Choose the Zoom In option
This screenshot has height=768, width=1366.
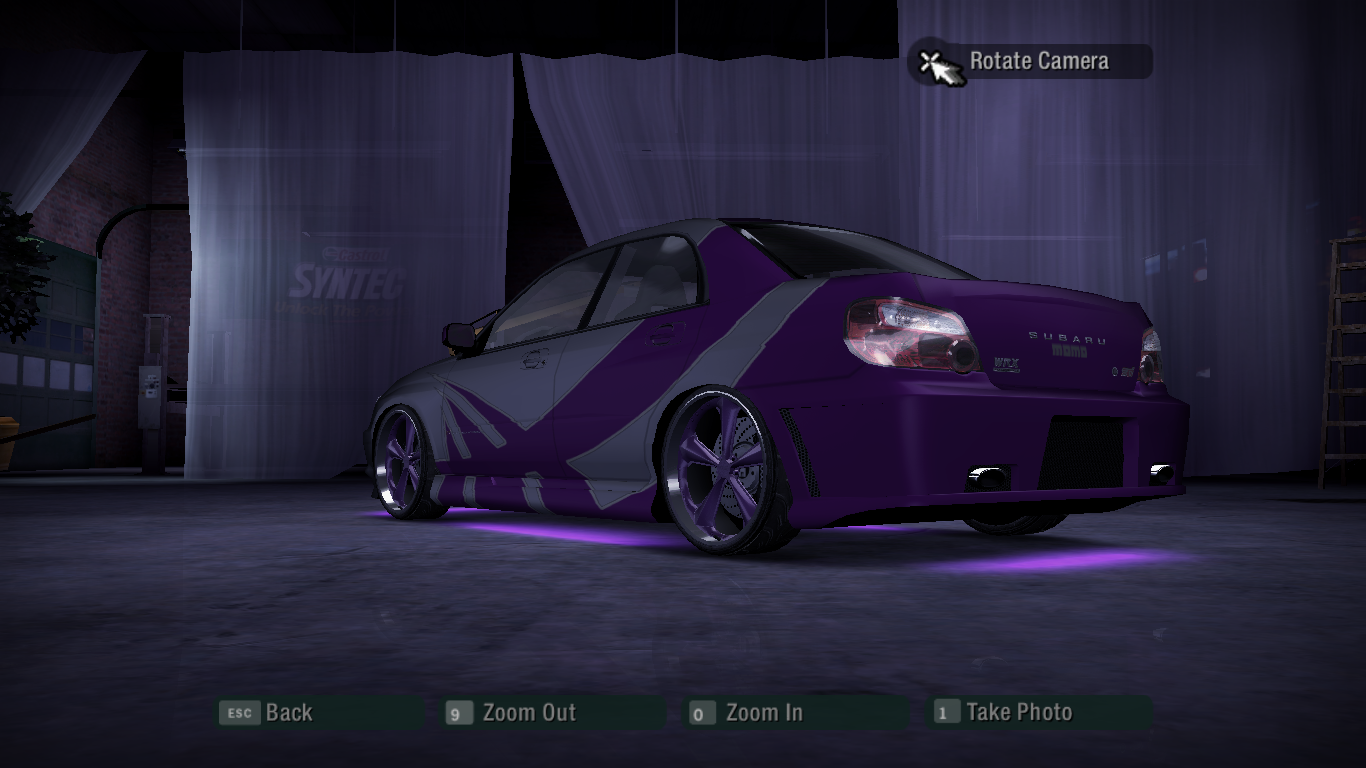point(763,713)
